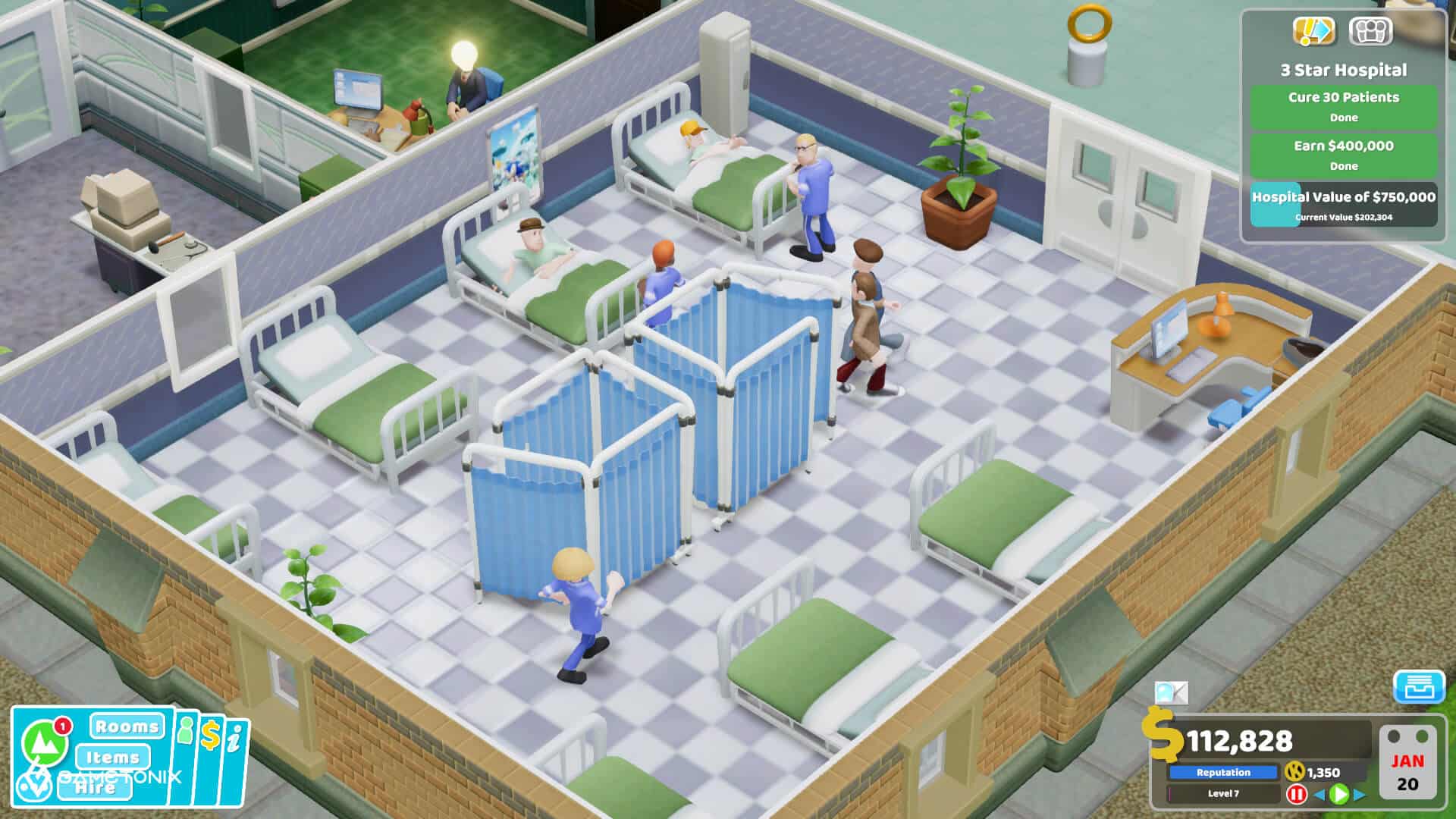
Task: Pause the game with the pause button
Action: pos(1297,795)
